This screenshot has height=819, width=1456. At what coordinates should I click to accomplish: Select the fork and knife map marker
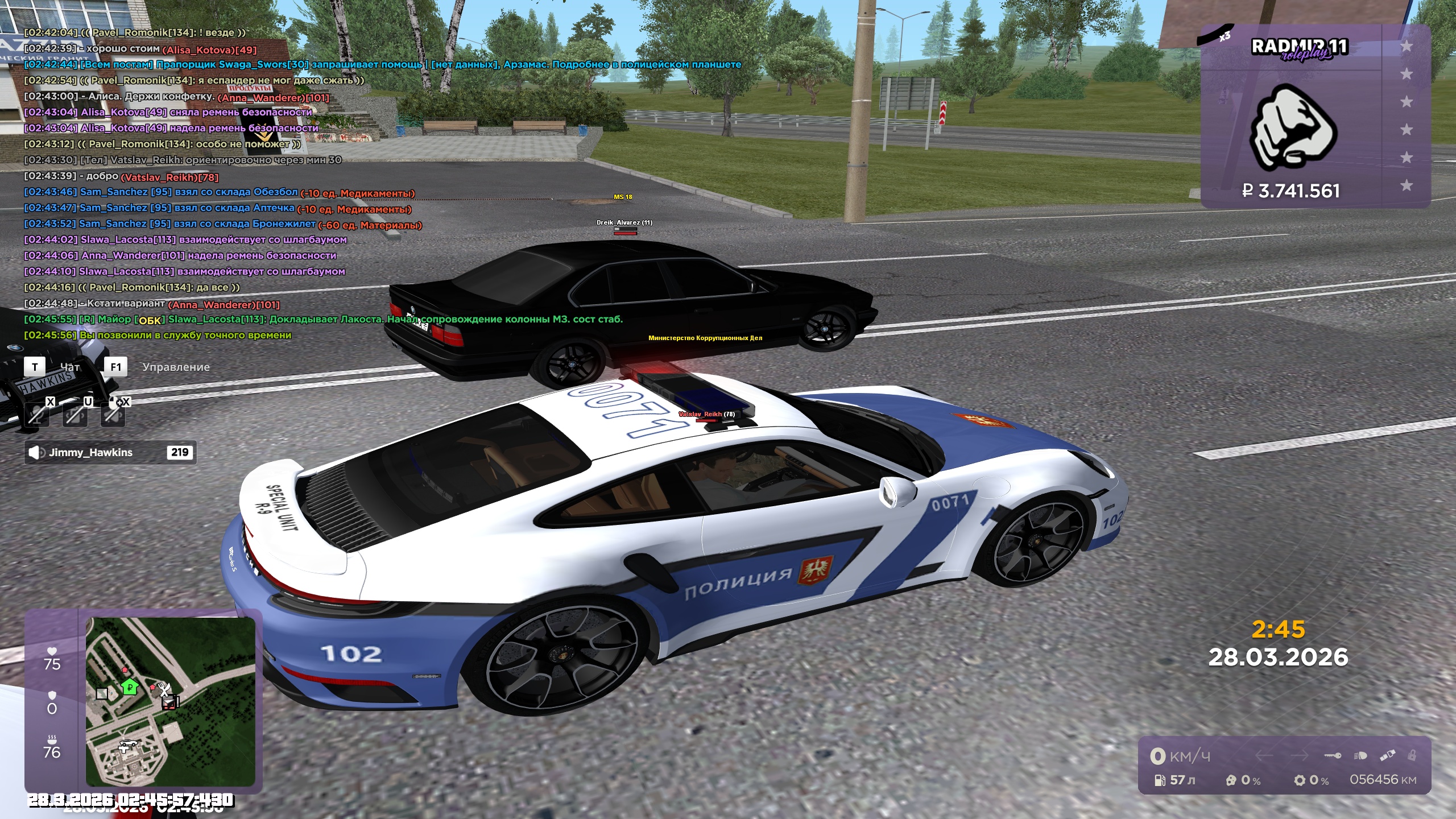click(x=164, y=690)
